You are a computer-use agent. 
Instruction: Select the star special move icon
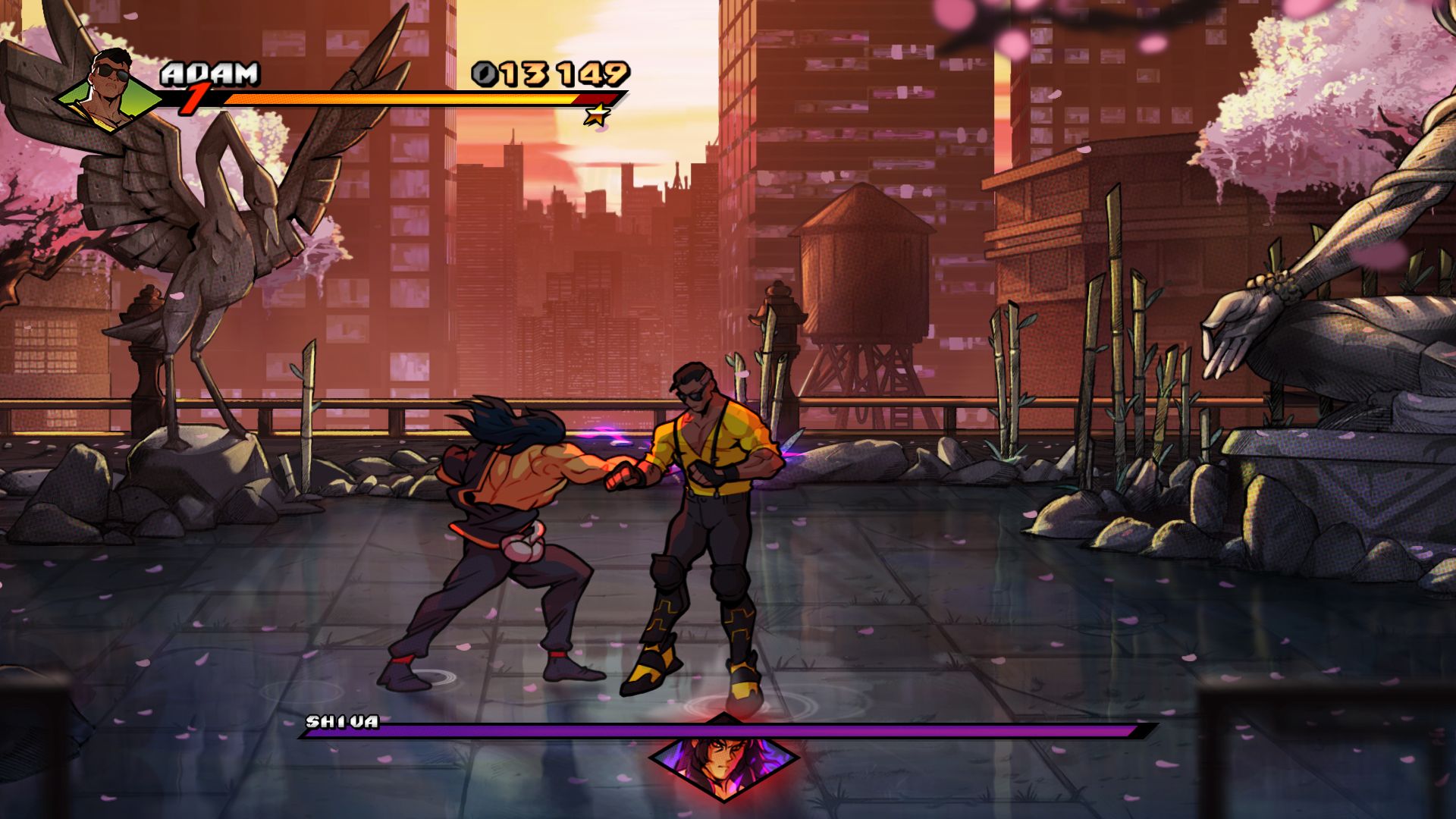coord(597,115)
